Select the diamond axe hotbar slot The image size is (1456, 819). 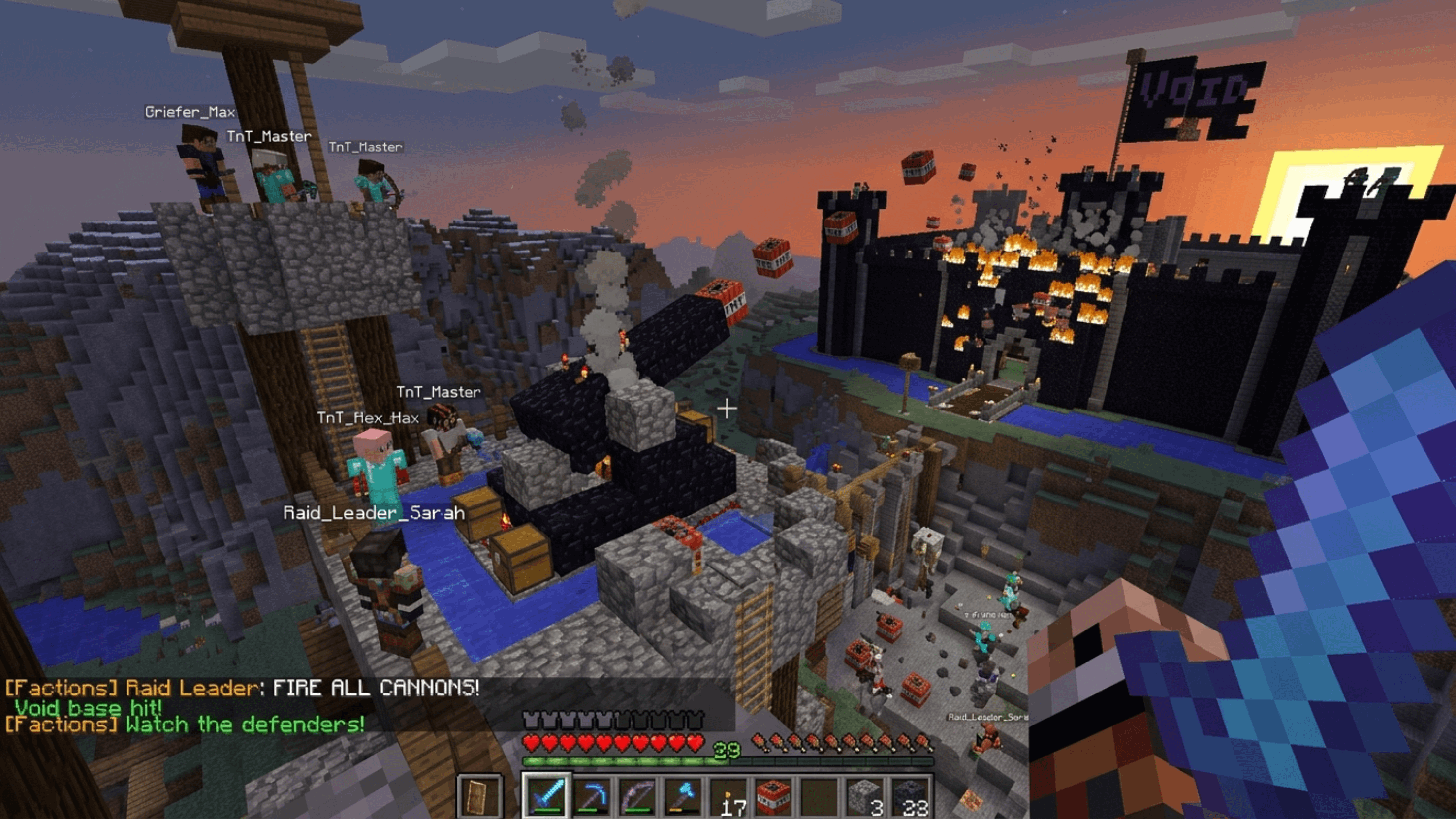[683, 796]
